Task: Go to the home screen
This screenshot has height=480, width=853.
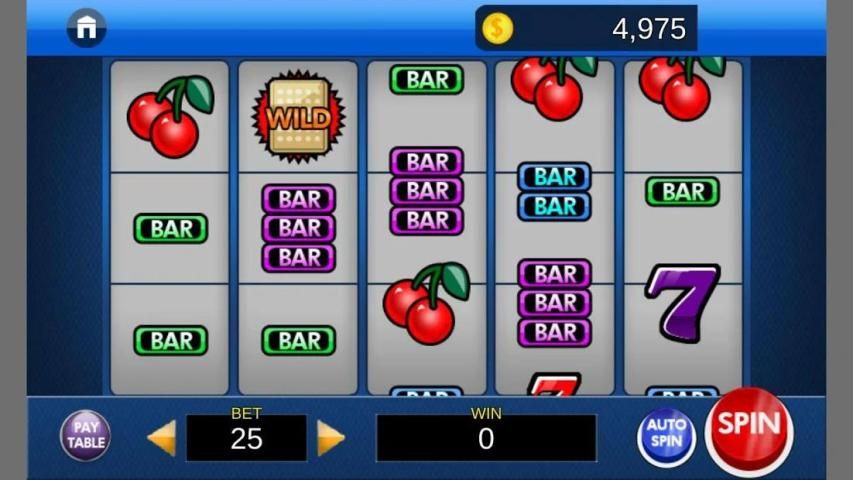Action: (x=87, y=28)
